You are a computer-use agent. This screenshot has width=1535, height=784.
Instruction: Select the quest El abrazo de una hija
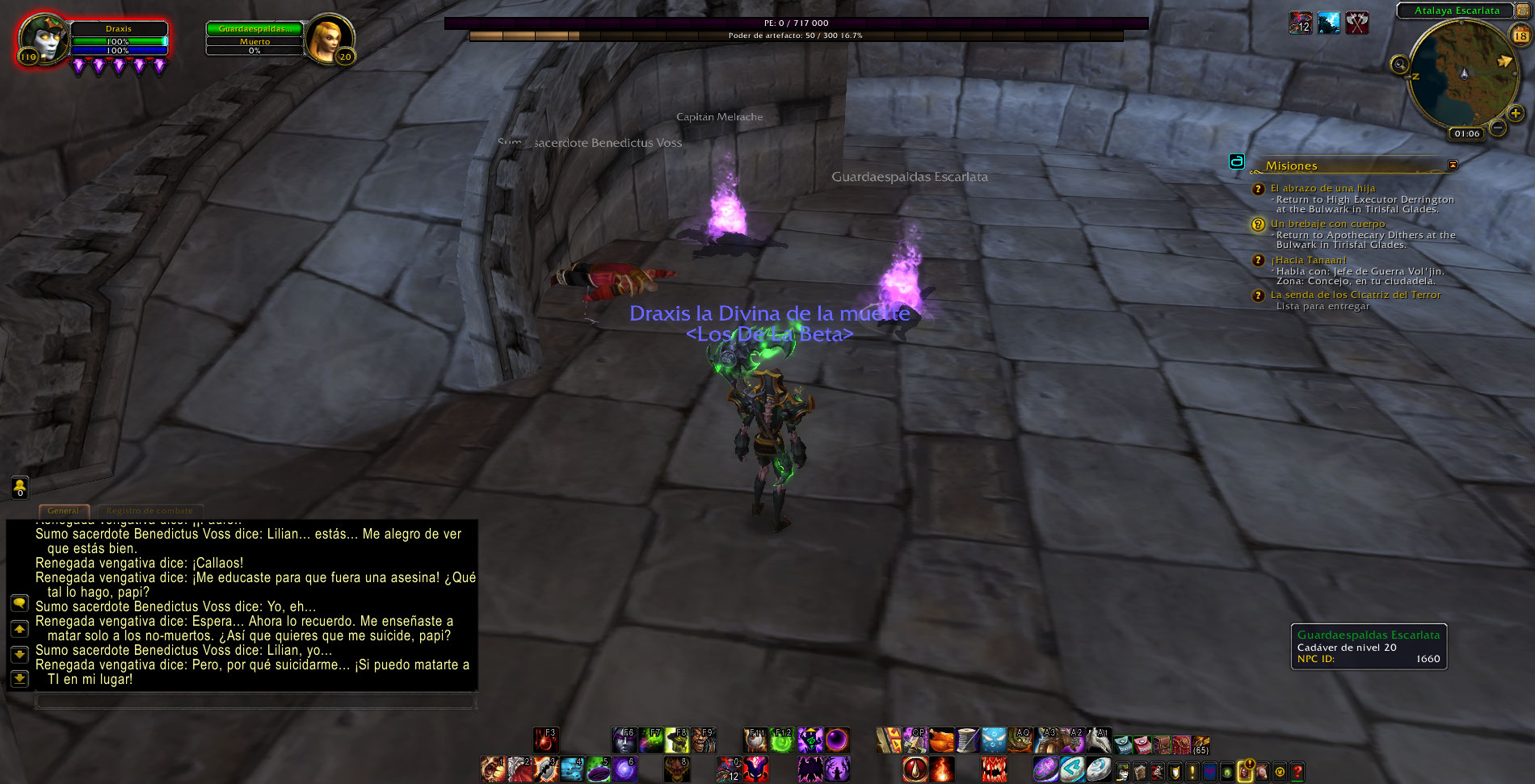click(x=1323, y=188)
